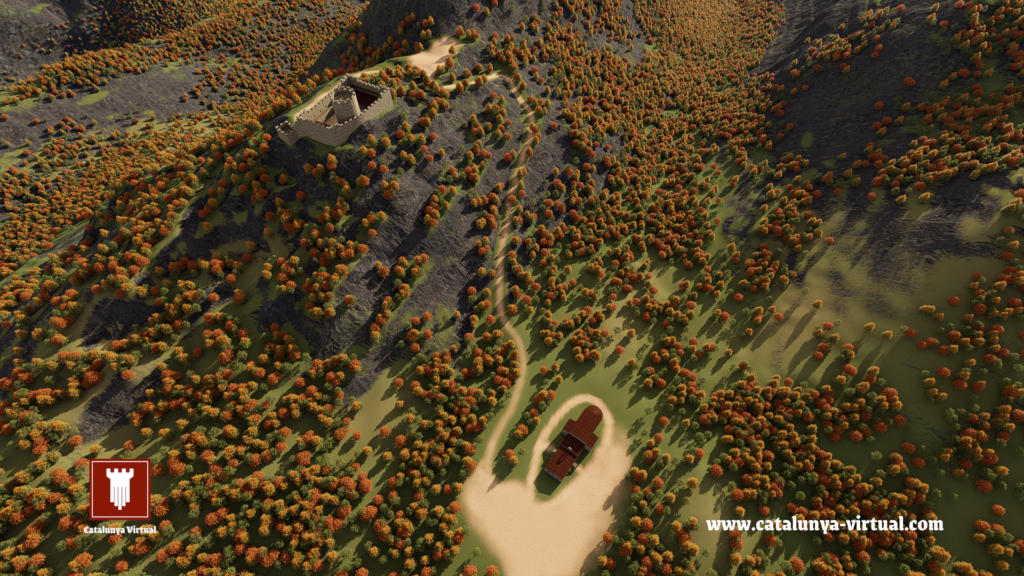1024x576 pixels.
Task: Click the Catalunya Virtual castle tower logo
Action: [120, 490]
